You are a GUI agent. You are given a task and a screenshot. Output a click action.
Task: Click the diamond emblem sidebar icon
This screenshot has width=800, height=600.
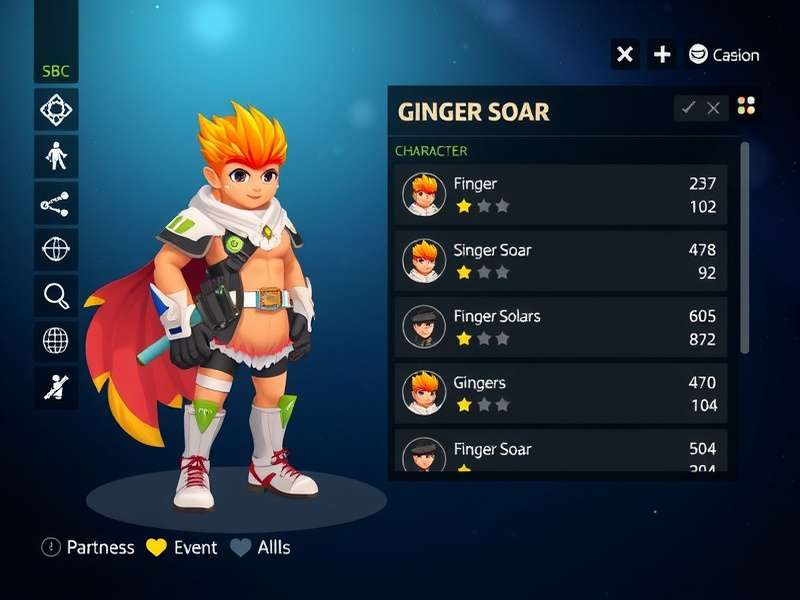pyautogui.click(x=56, y=110)
